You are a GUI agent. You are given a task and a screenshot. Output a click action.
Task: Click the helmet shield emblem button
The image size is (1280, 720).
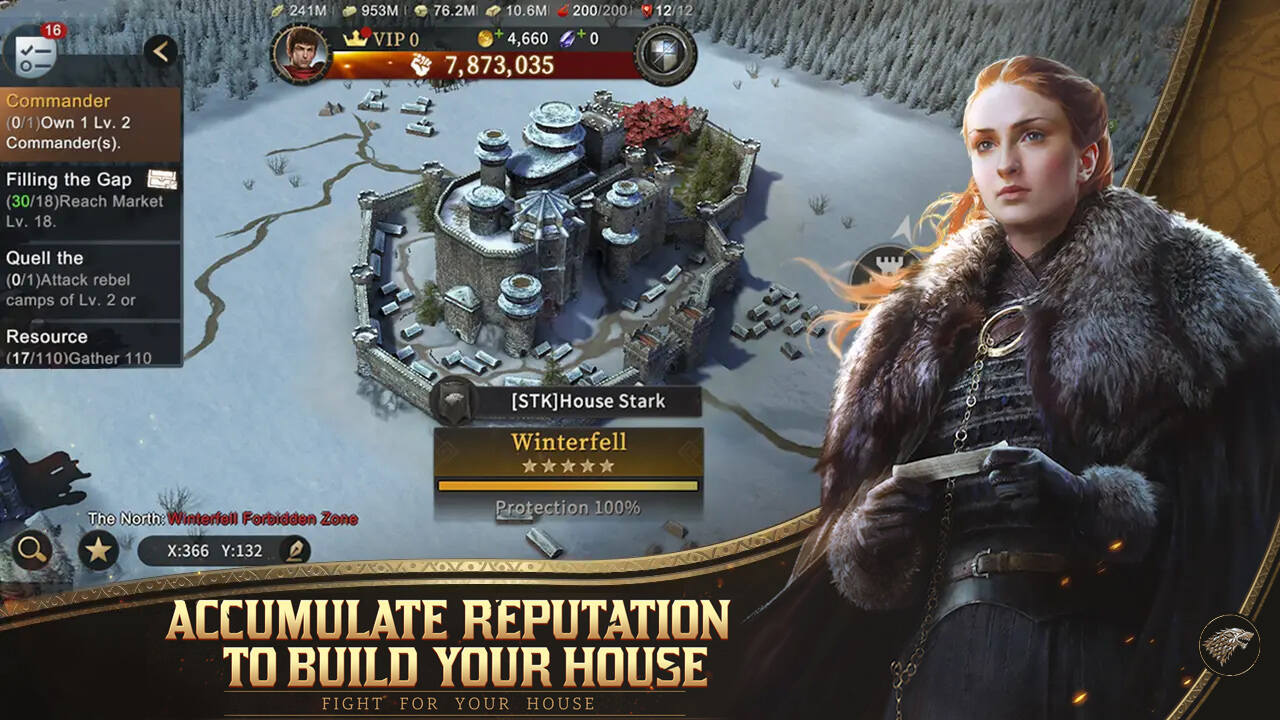(x=665, y=54)
